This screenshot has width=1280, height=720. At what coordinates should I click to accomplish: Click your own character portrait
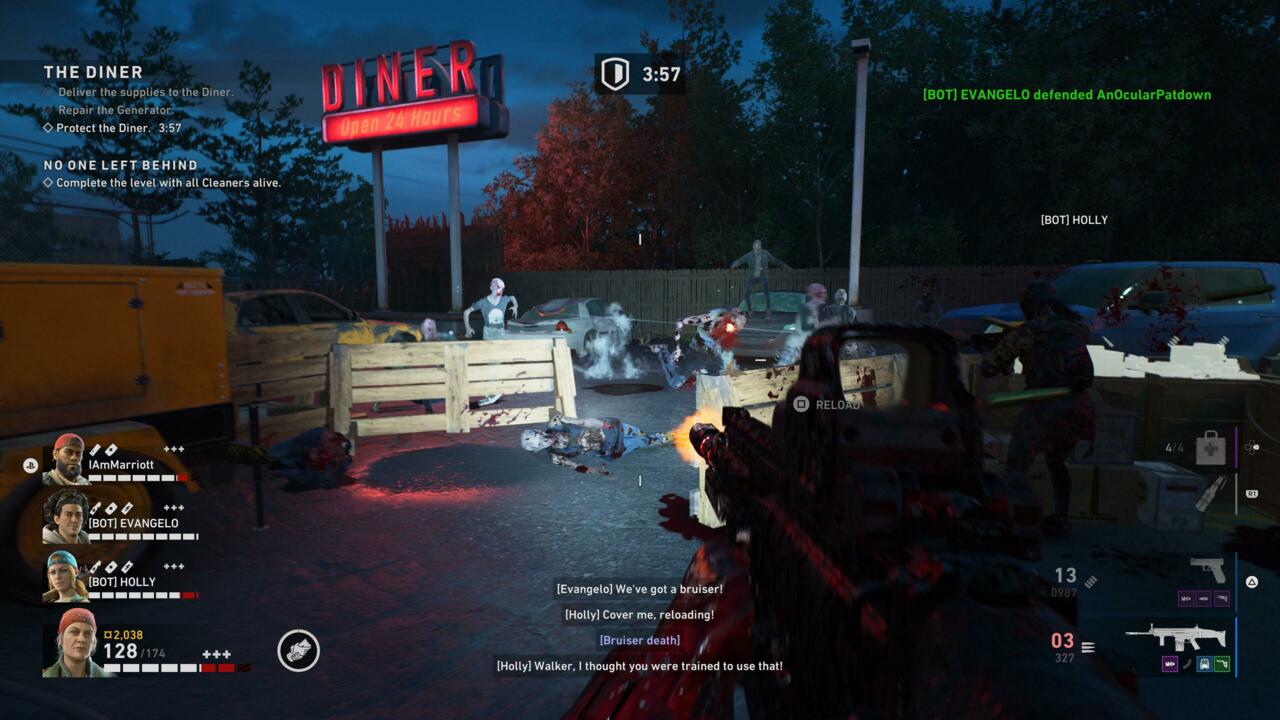coord(70,643)
